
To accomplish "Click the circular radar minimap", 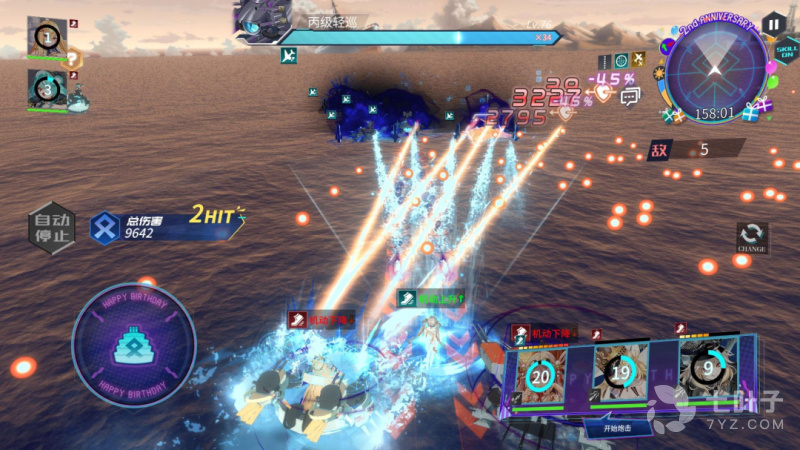I will click(714, 71).
